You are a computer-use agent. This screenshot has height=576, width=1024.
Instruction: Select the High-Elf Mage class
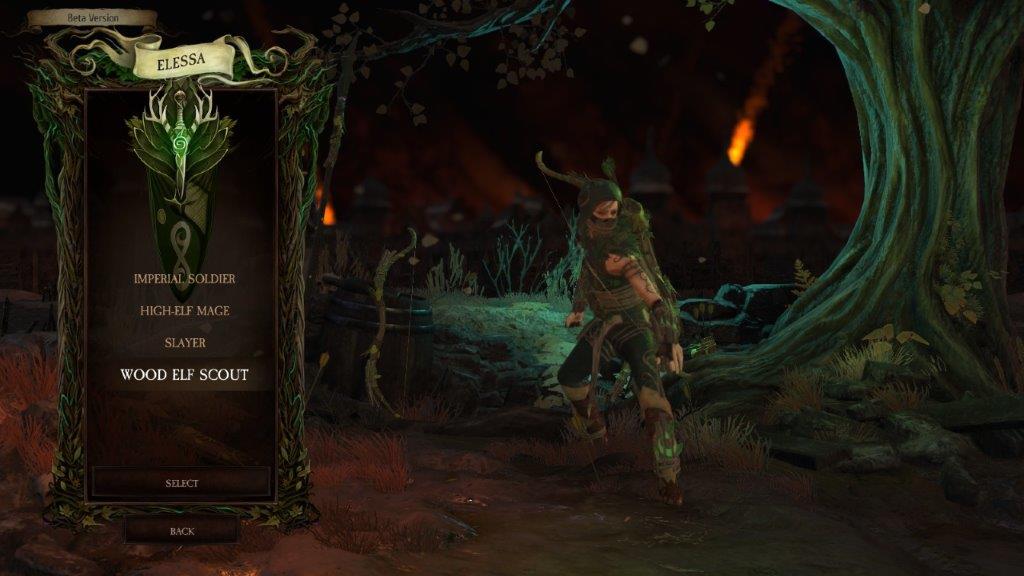click(184, 310)
